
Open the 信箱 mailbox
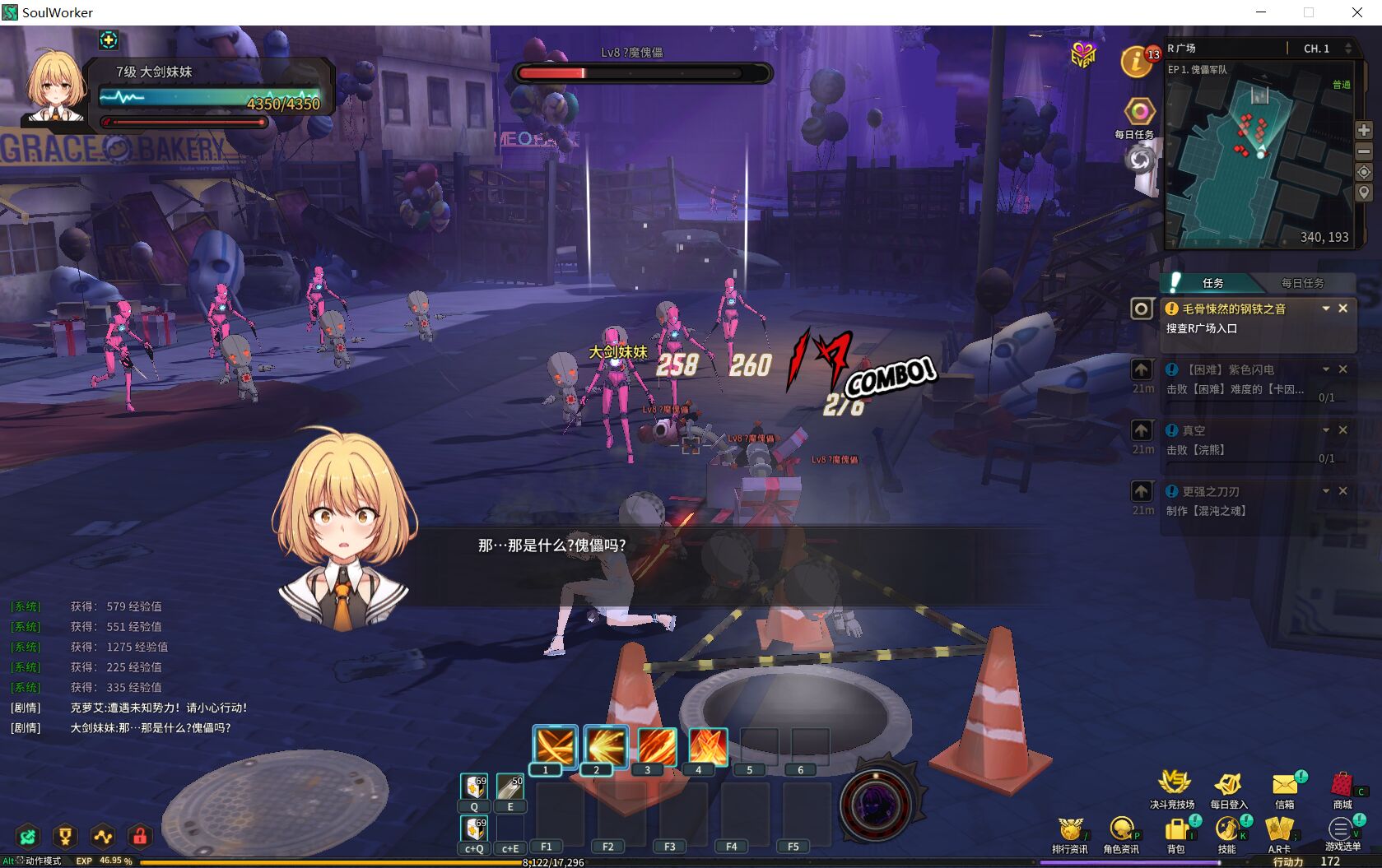pyautogui.click(x=1284, y=786)
